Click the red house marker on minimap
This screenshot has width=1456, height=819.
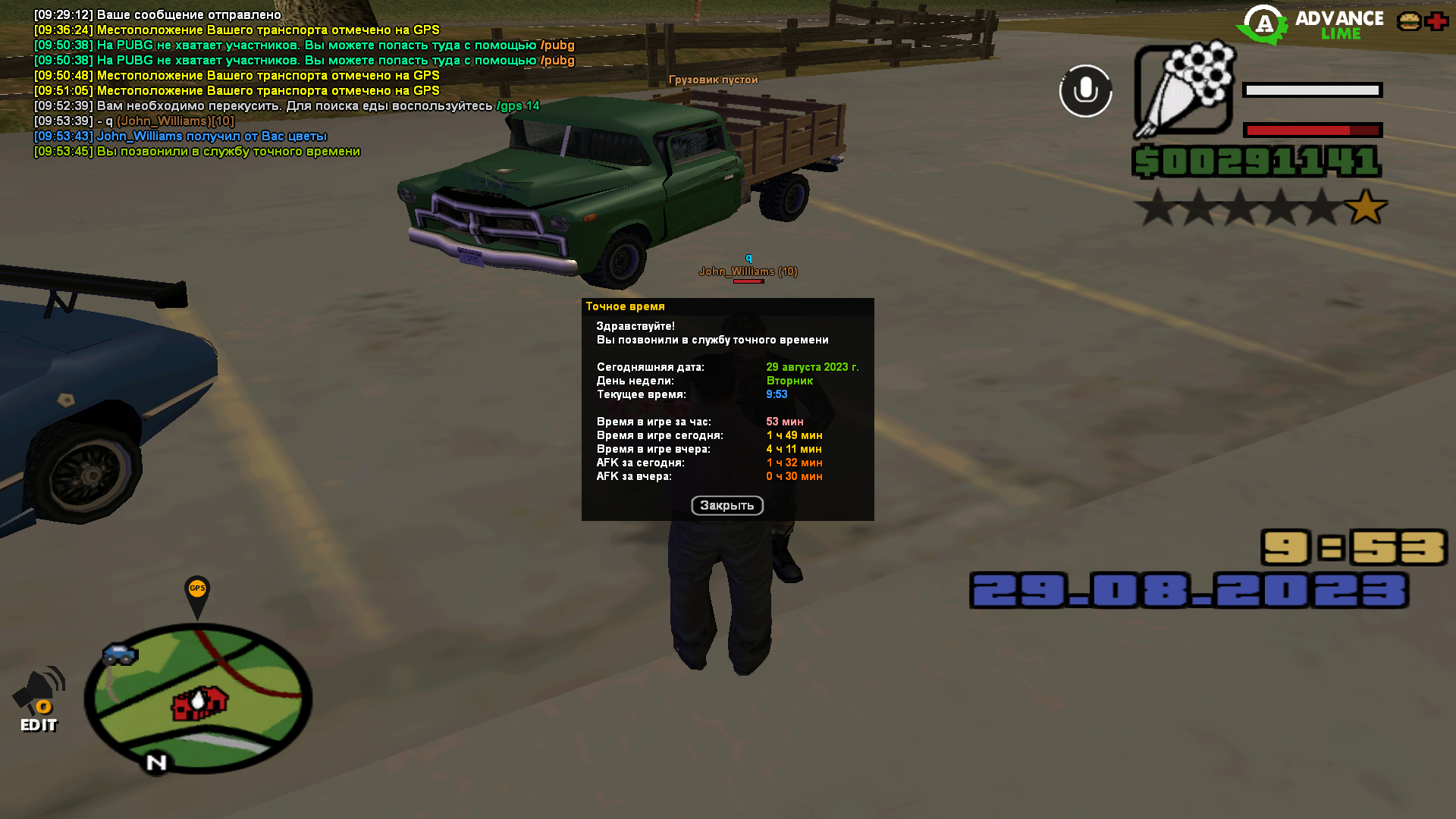point(199,703)
